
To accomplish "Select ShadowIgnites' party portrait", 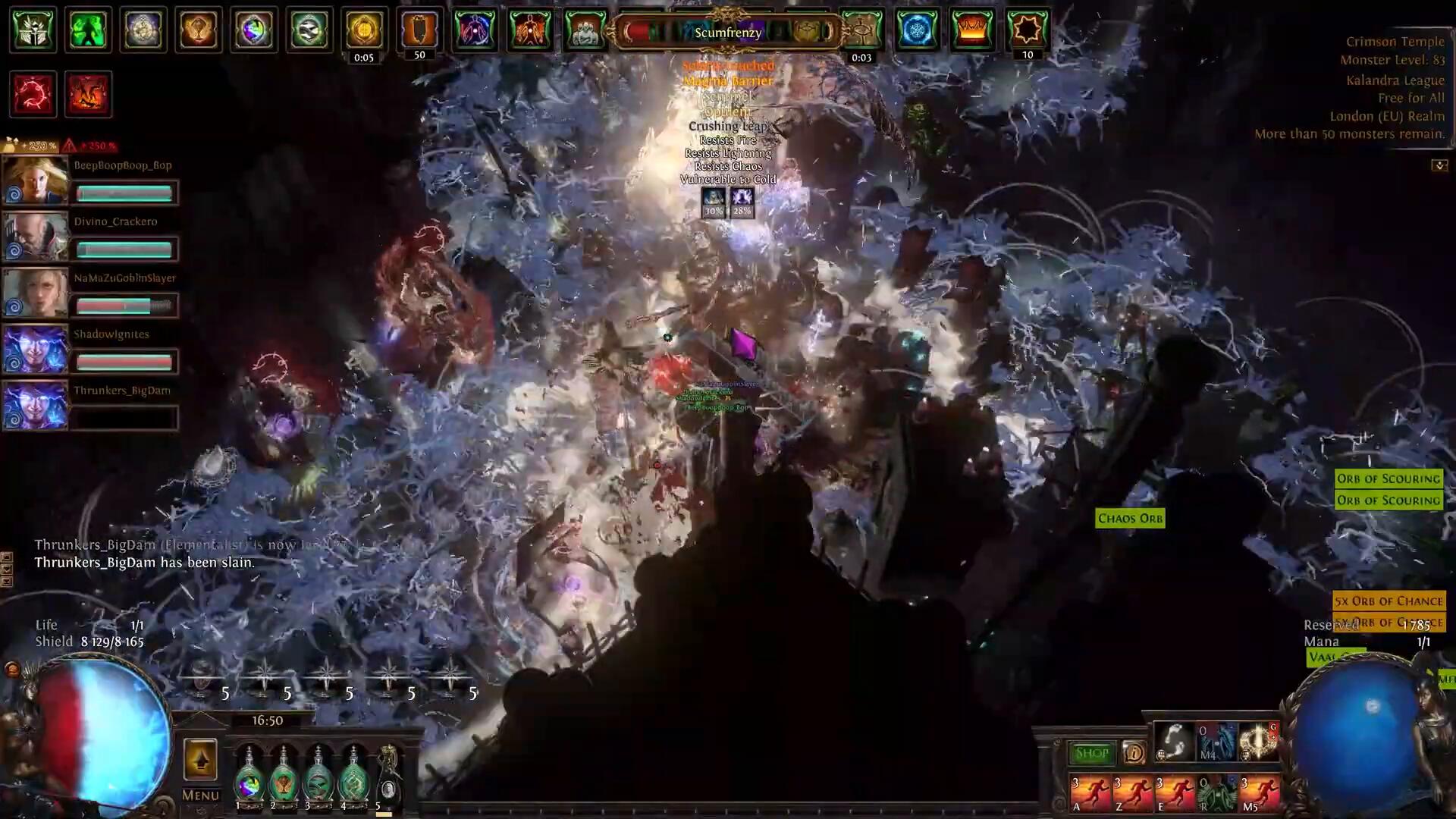I will 35,349.
